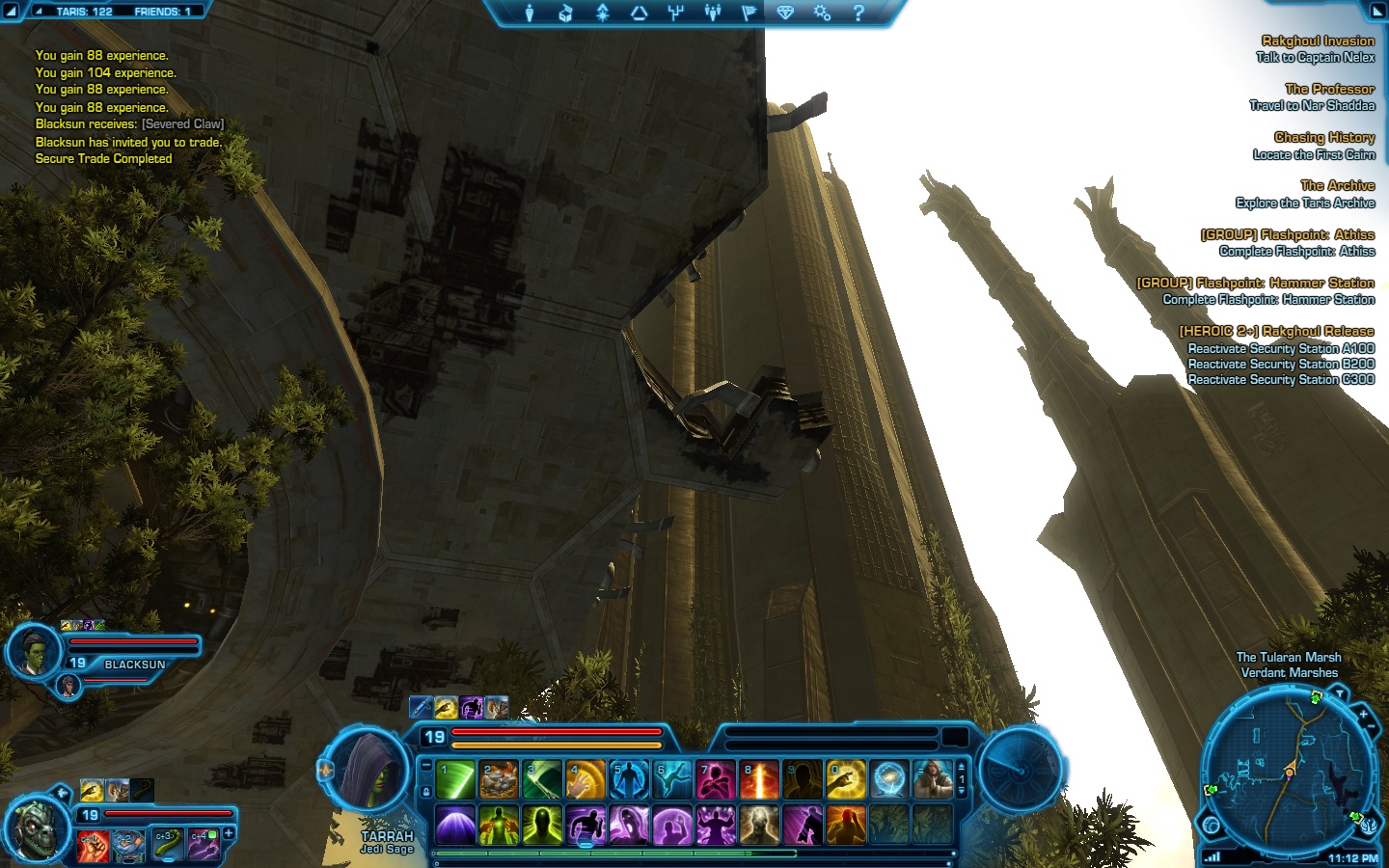The image size is (1389, 868).
Task: Open the three-person social icon in top menu
Action: pyautogui.click(x=713, y=13)
